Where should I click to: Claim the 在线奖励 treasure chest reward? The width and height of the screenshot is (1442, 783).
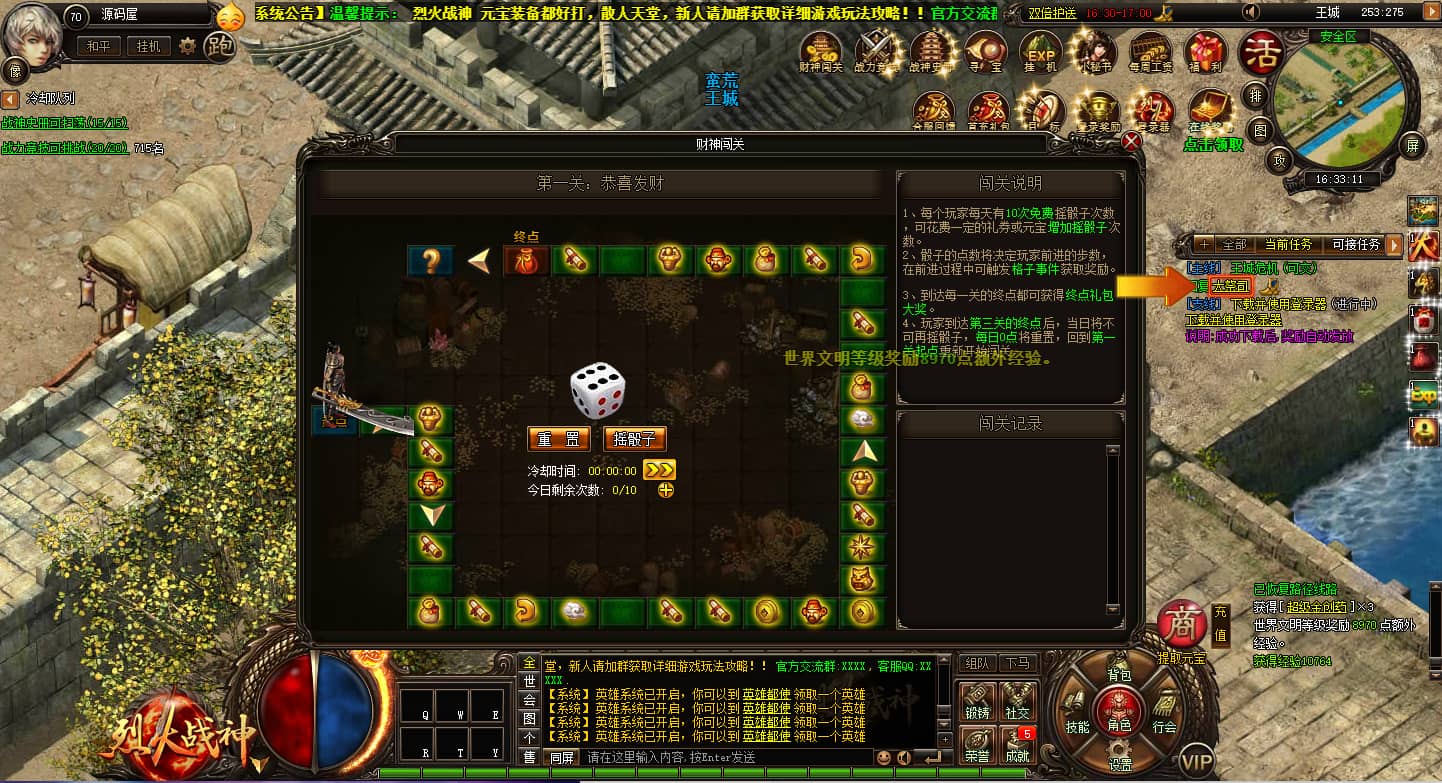tap(1209, 110)
